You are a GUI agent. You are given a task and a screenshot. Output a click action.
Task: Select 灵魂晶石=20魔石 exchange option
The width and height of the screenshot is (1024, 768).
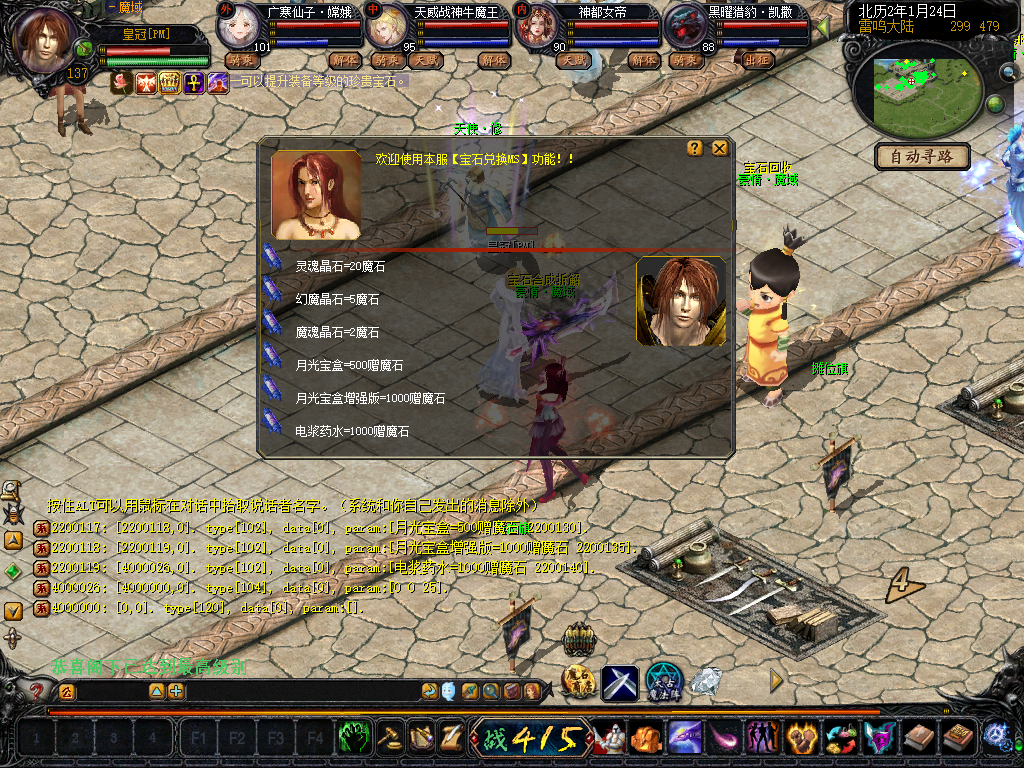(340, 267)
